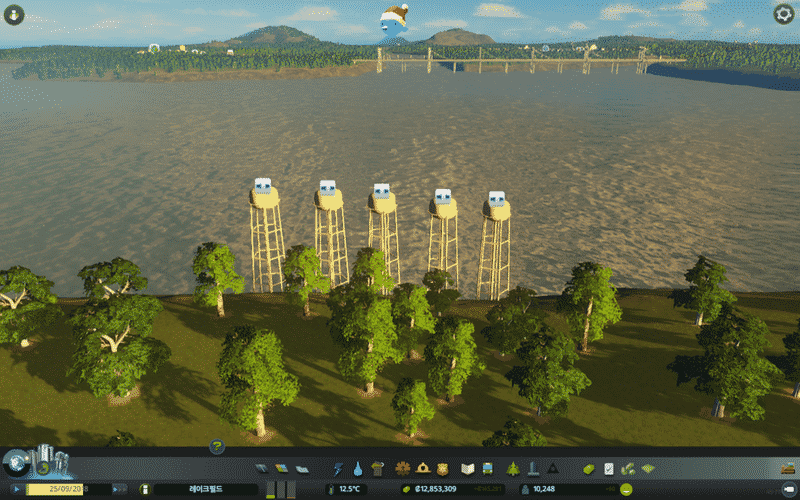Open the zoning tool menu
This screenshot has width=800, height=500.
[x=280, y=468]
